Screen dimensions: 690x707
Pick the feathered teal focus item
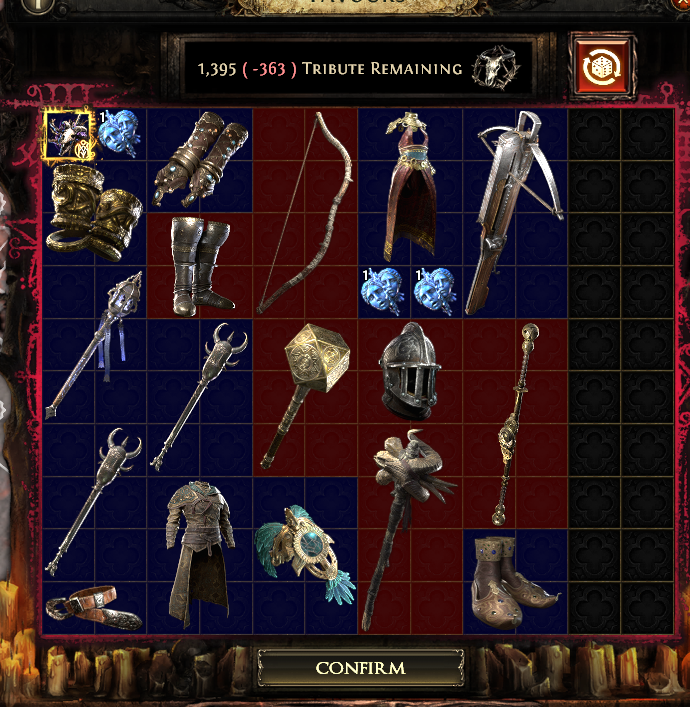coord(303,553)
